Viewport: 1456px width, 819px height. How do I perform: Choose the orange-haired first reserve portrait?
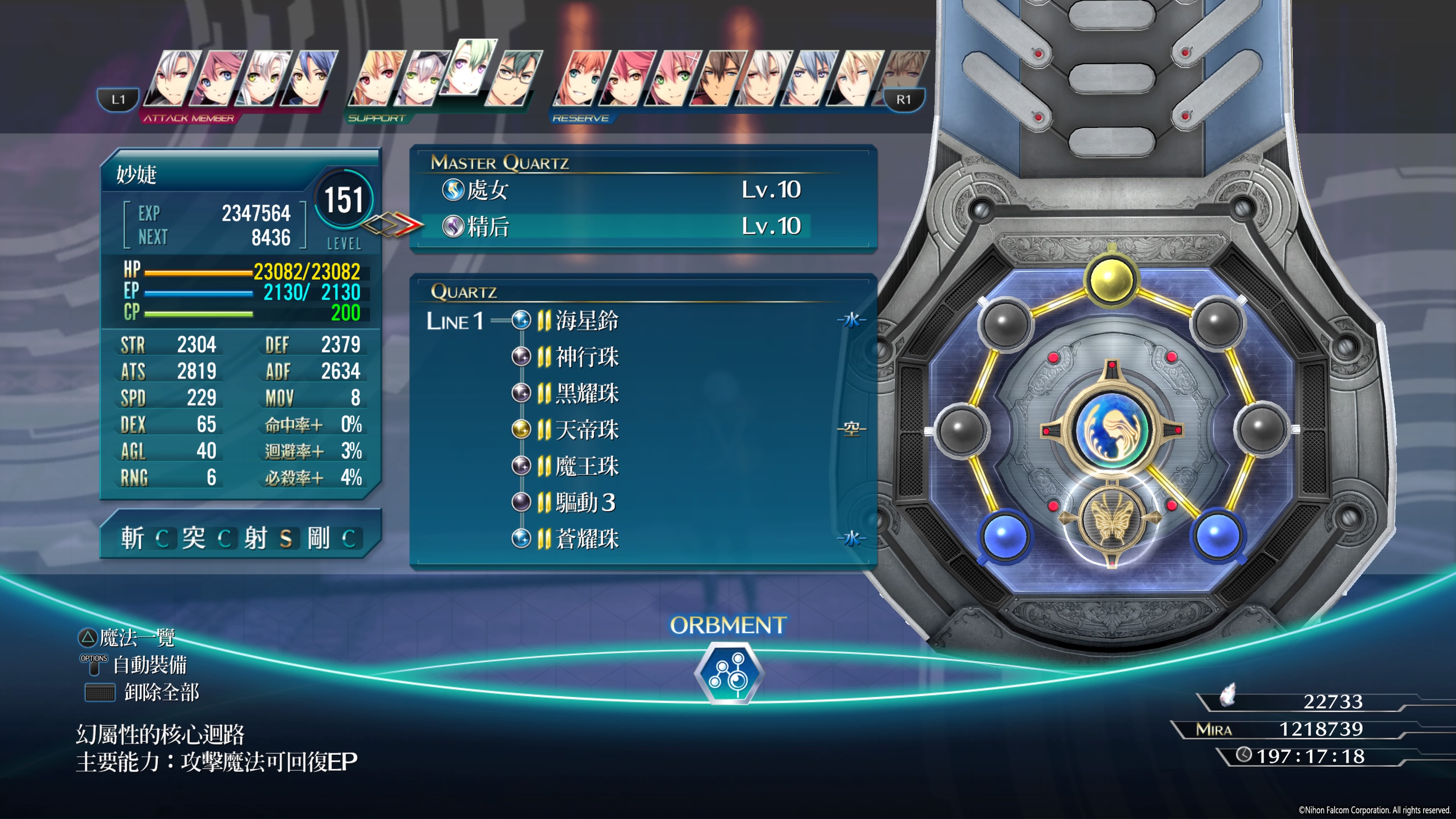click(582, 79)
